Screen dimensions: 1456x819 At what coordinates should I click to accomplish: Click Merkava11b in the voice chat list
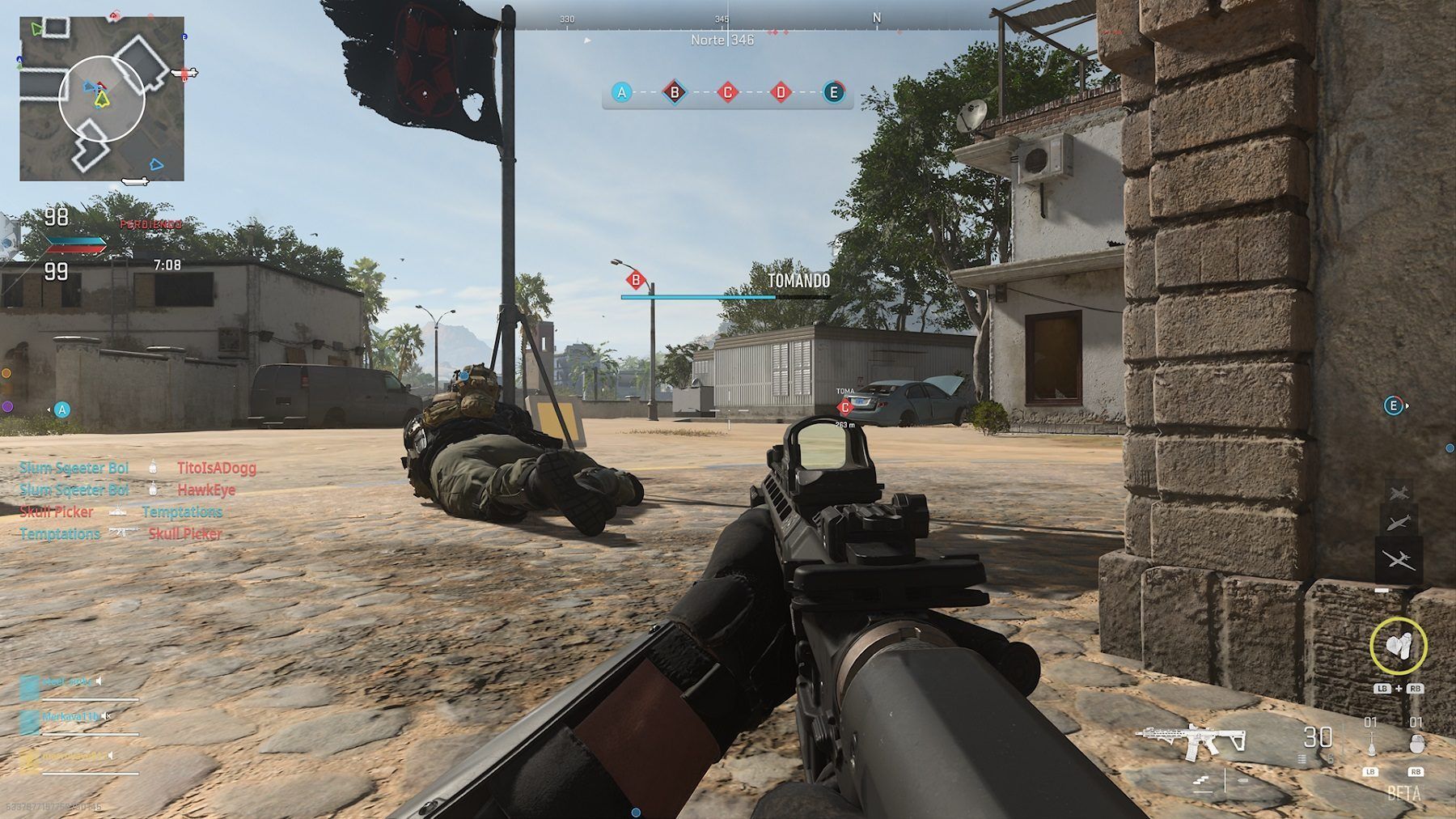(71, 717)
